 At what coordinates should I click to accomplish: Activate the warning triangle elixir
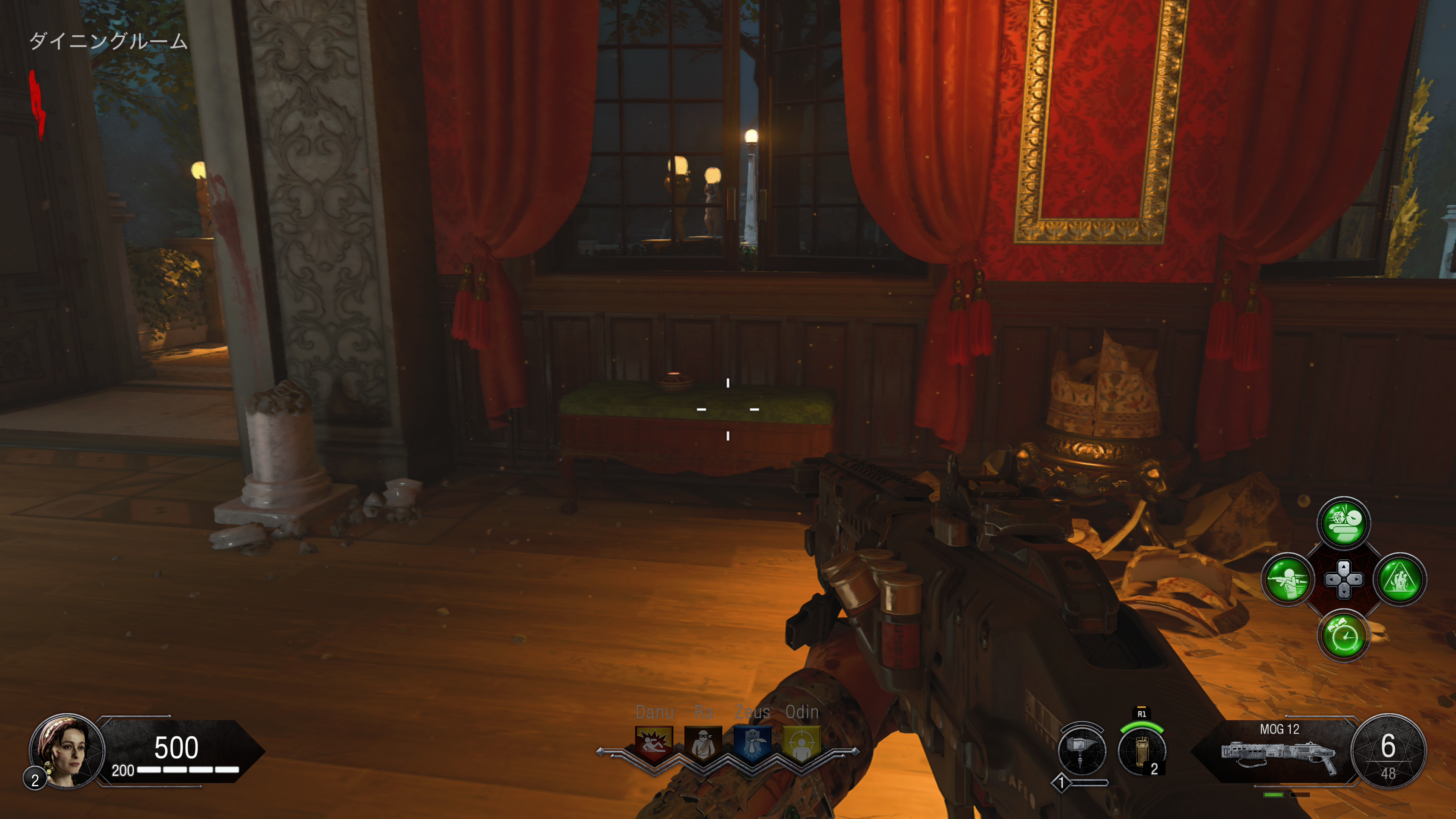click(1400, 579)
